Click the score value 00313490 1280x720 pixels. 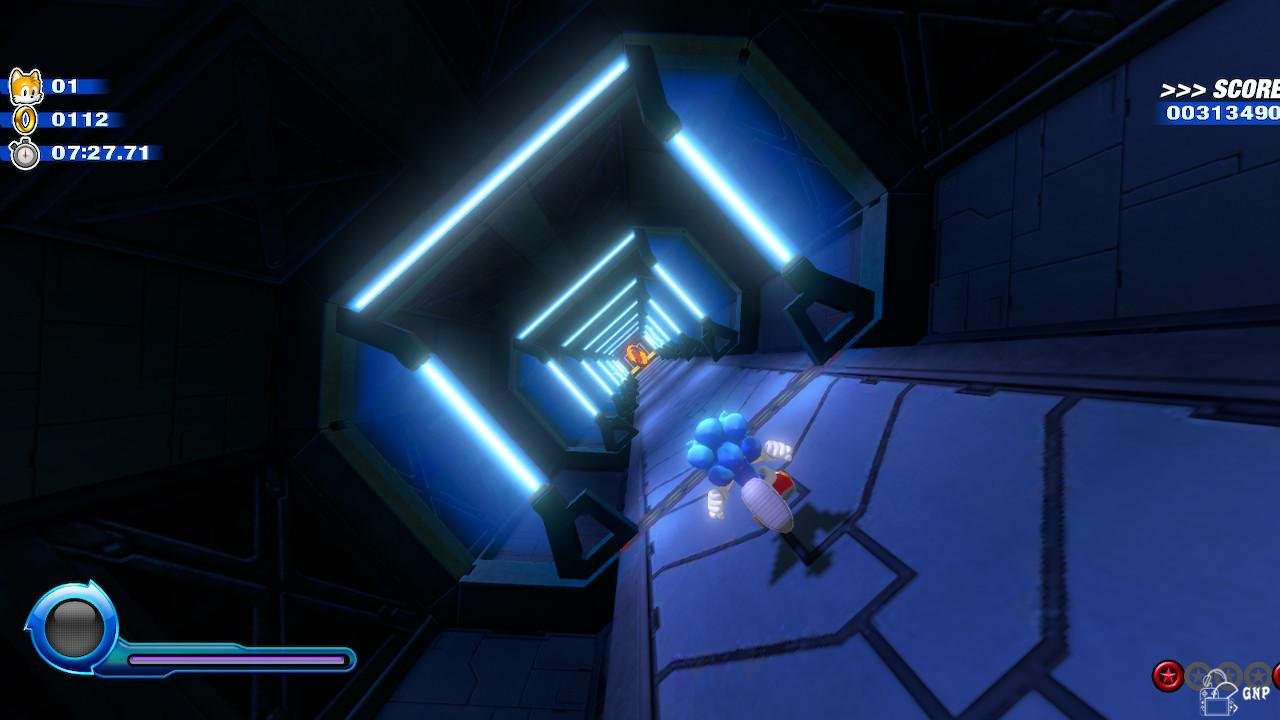[1220, 113]
